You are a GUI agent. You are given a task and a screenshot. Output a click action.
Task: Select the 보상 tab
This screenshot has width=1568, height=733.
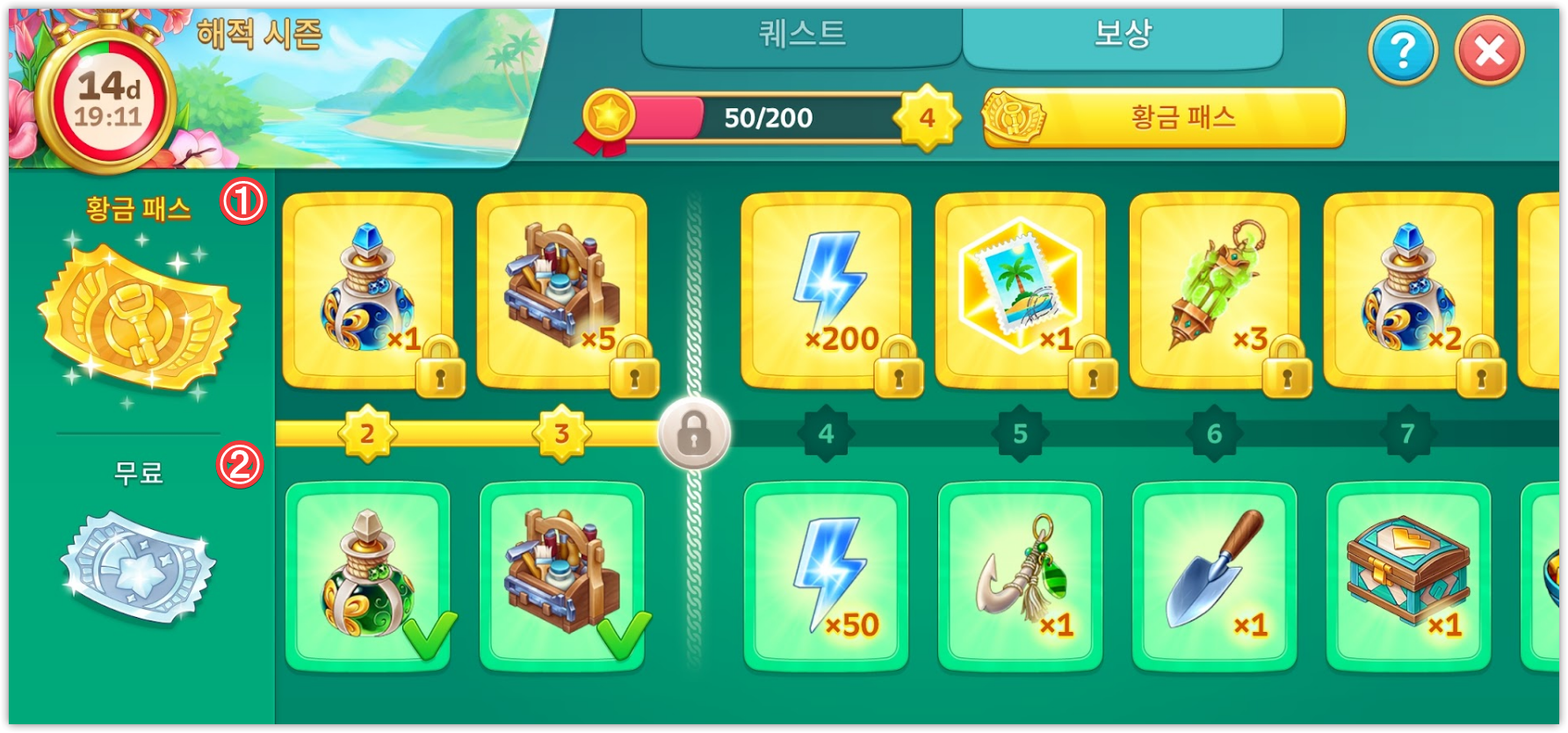click(x=1122, y=35)
